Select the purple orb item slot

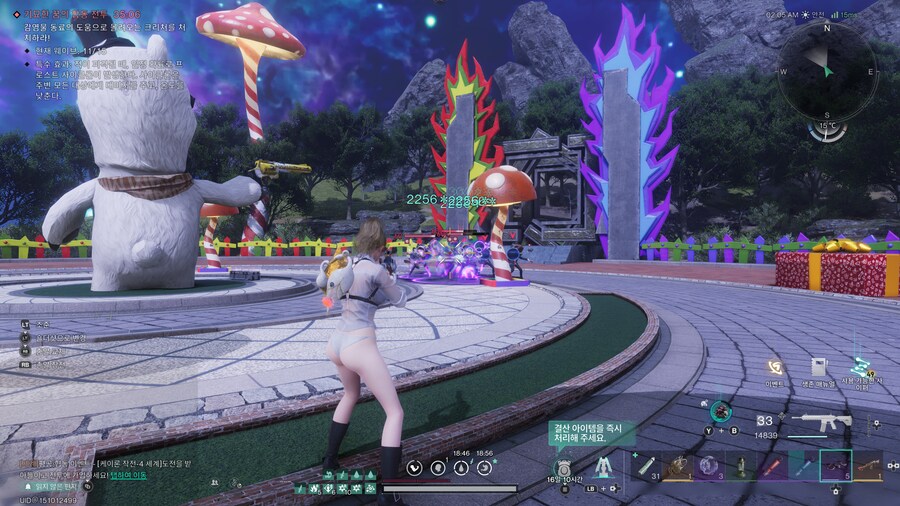pos(709,465)
